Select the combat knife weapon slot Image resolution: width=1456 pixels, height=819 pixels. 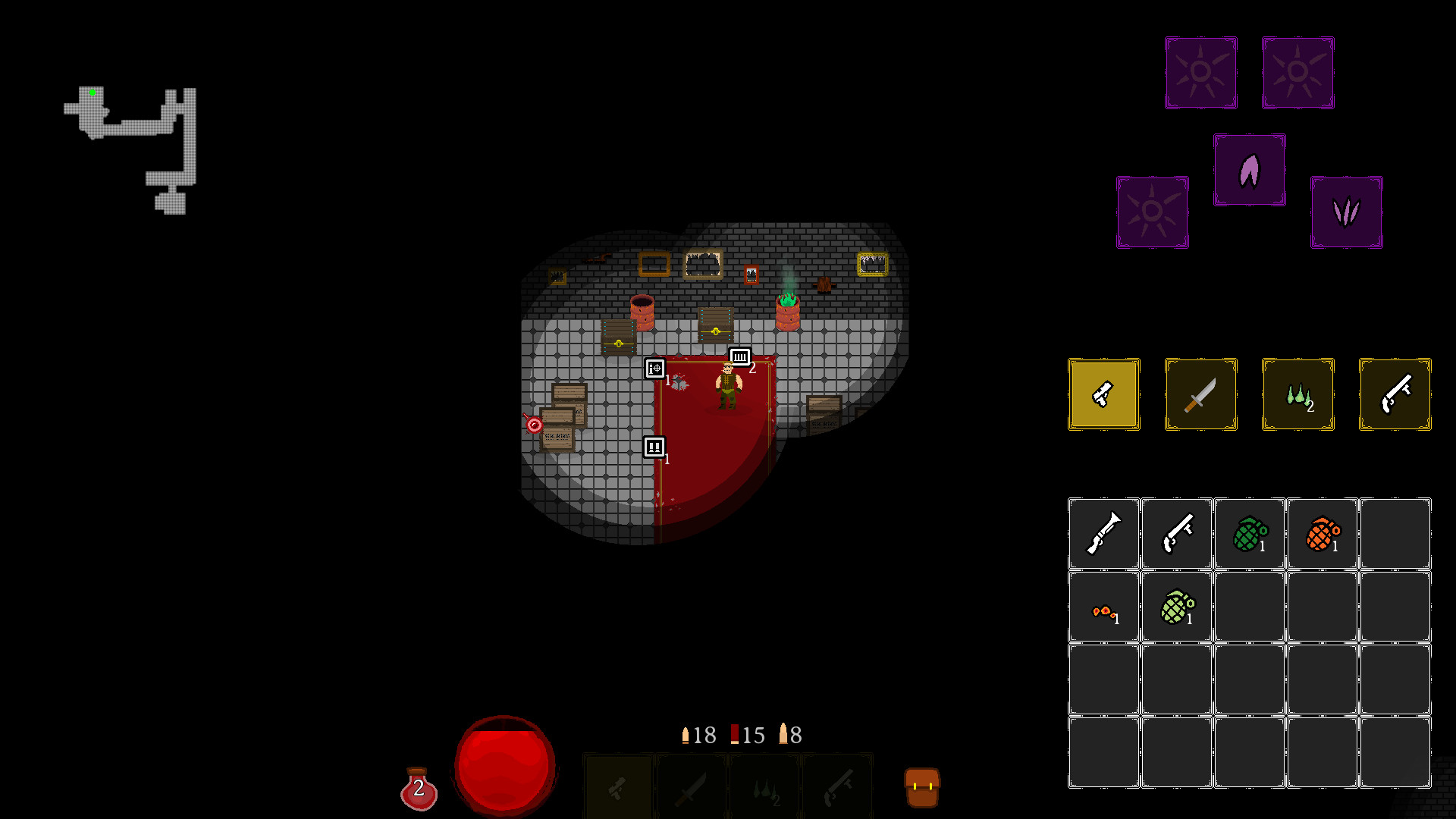(x=1200, y=394)
